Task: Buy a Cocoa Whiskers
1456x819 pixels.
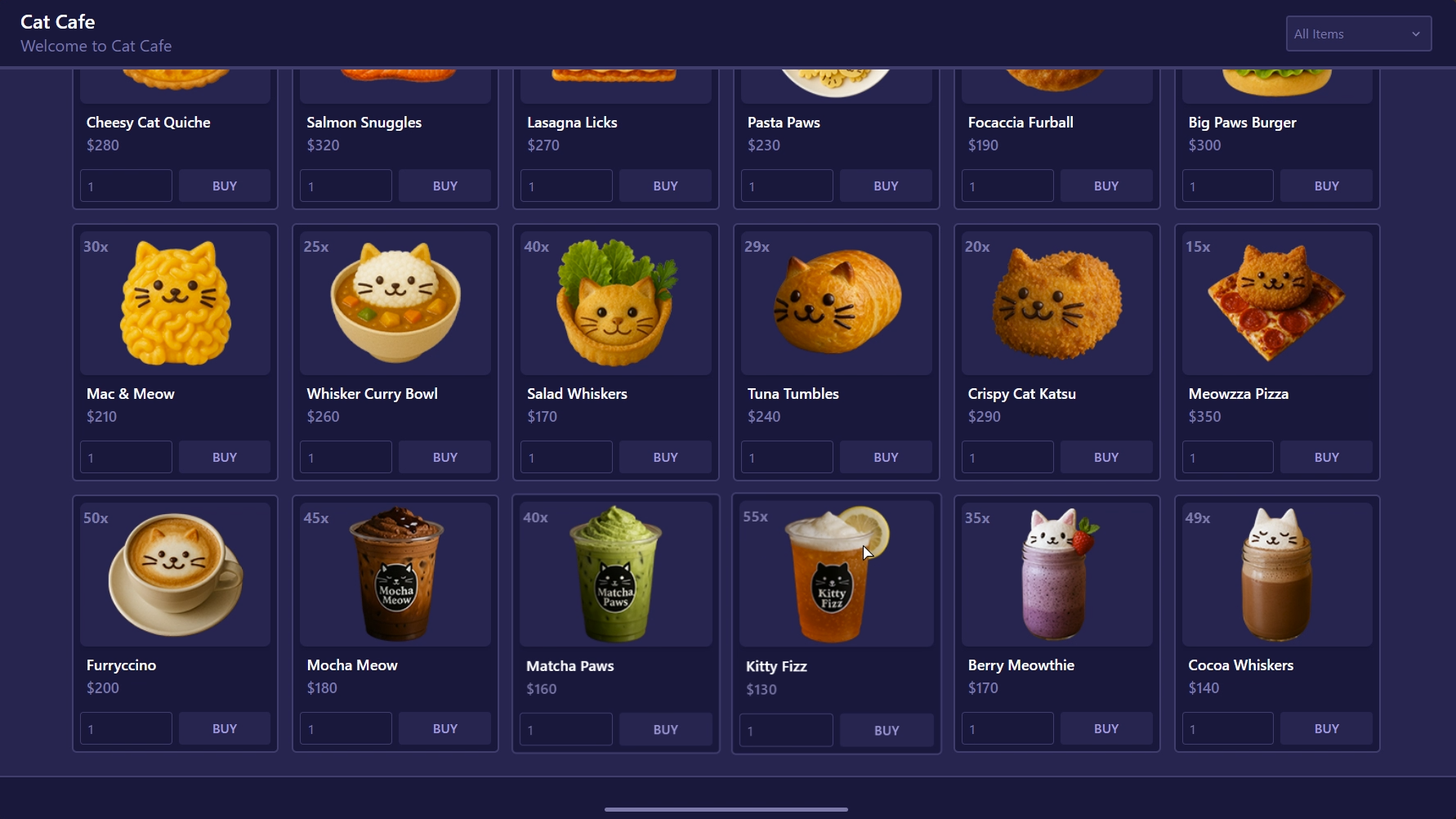Action: pos(1327,728)
